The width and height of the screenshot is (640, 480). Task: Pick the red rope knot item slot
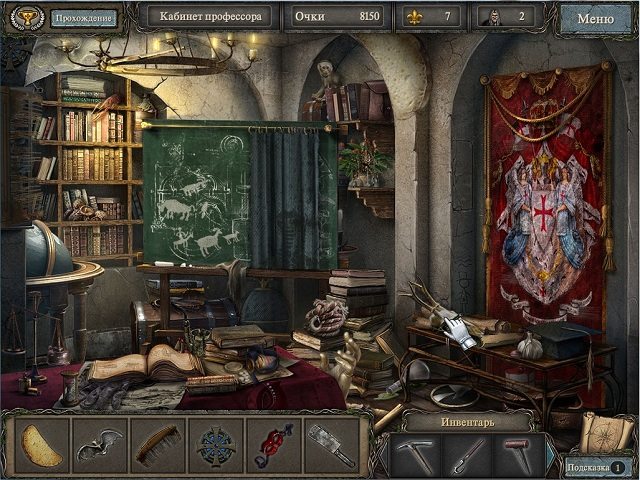[x=271, y=445]
